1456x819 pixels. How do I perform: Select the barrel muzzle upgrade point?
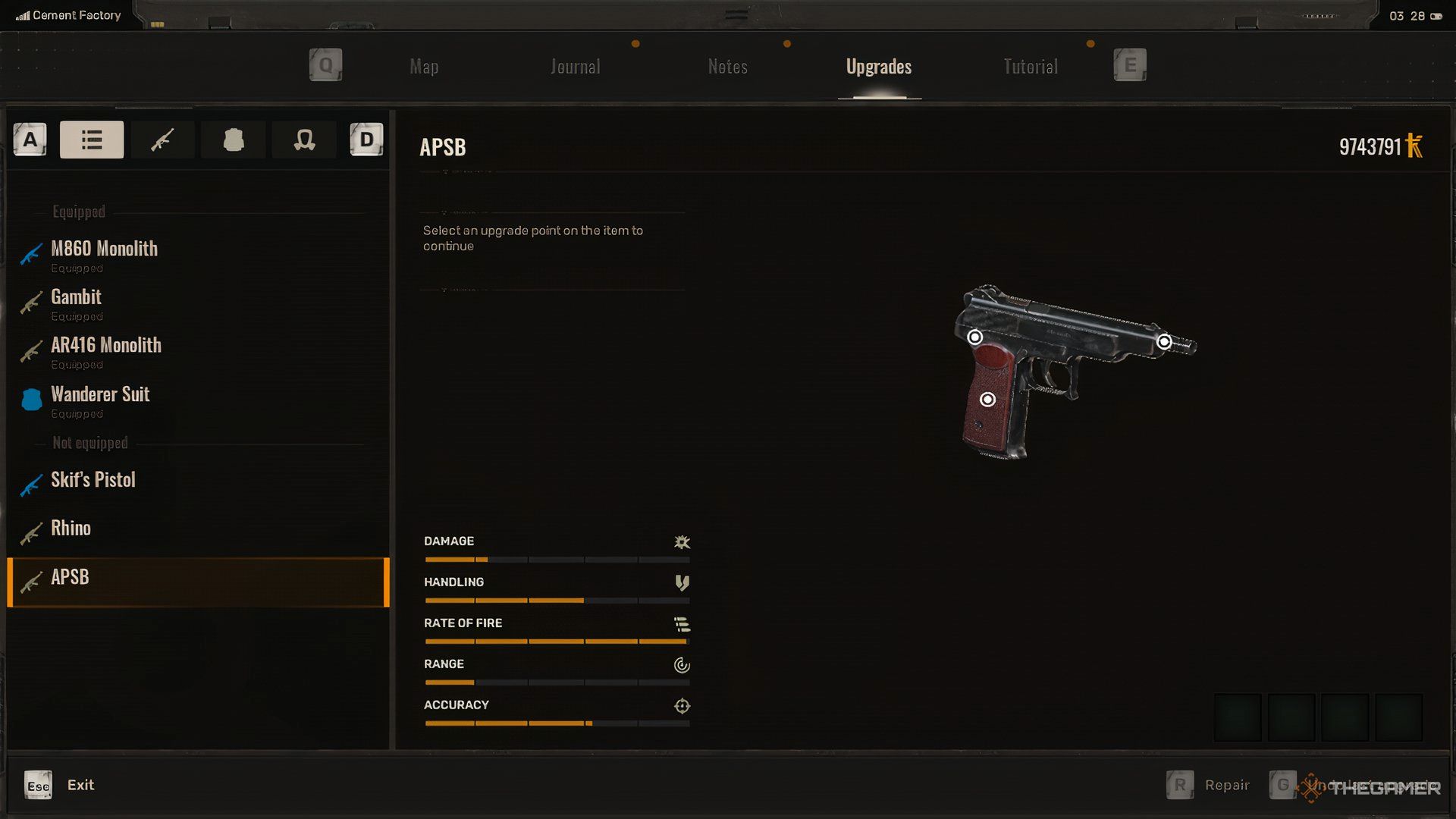1164,342
